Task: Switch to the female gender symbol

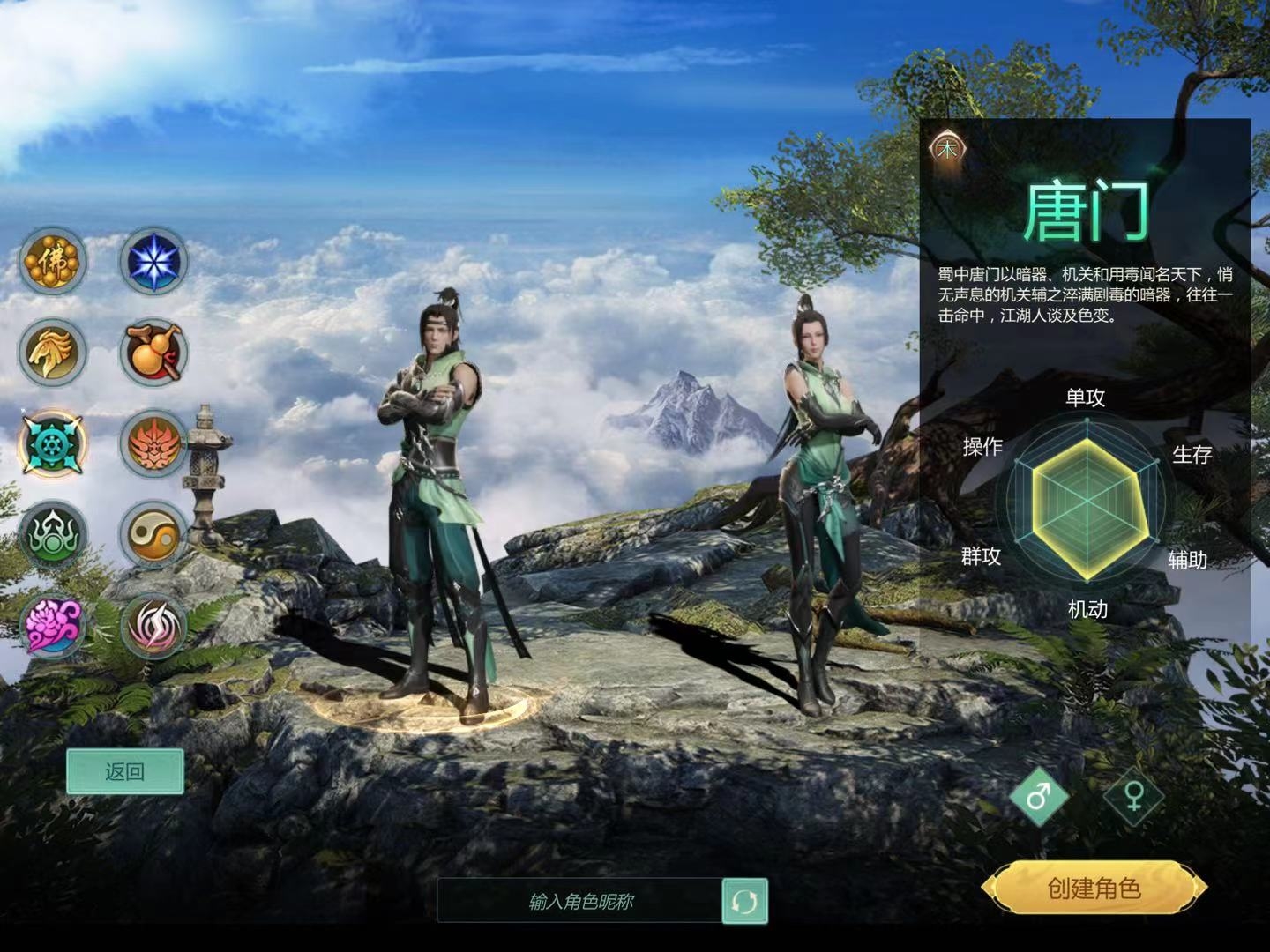Action: (x=1134, y=797)
